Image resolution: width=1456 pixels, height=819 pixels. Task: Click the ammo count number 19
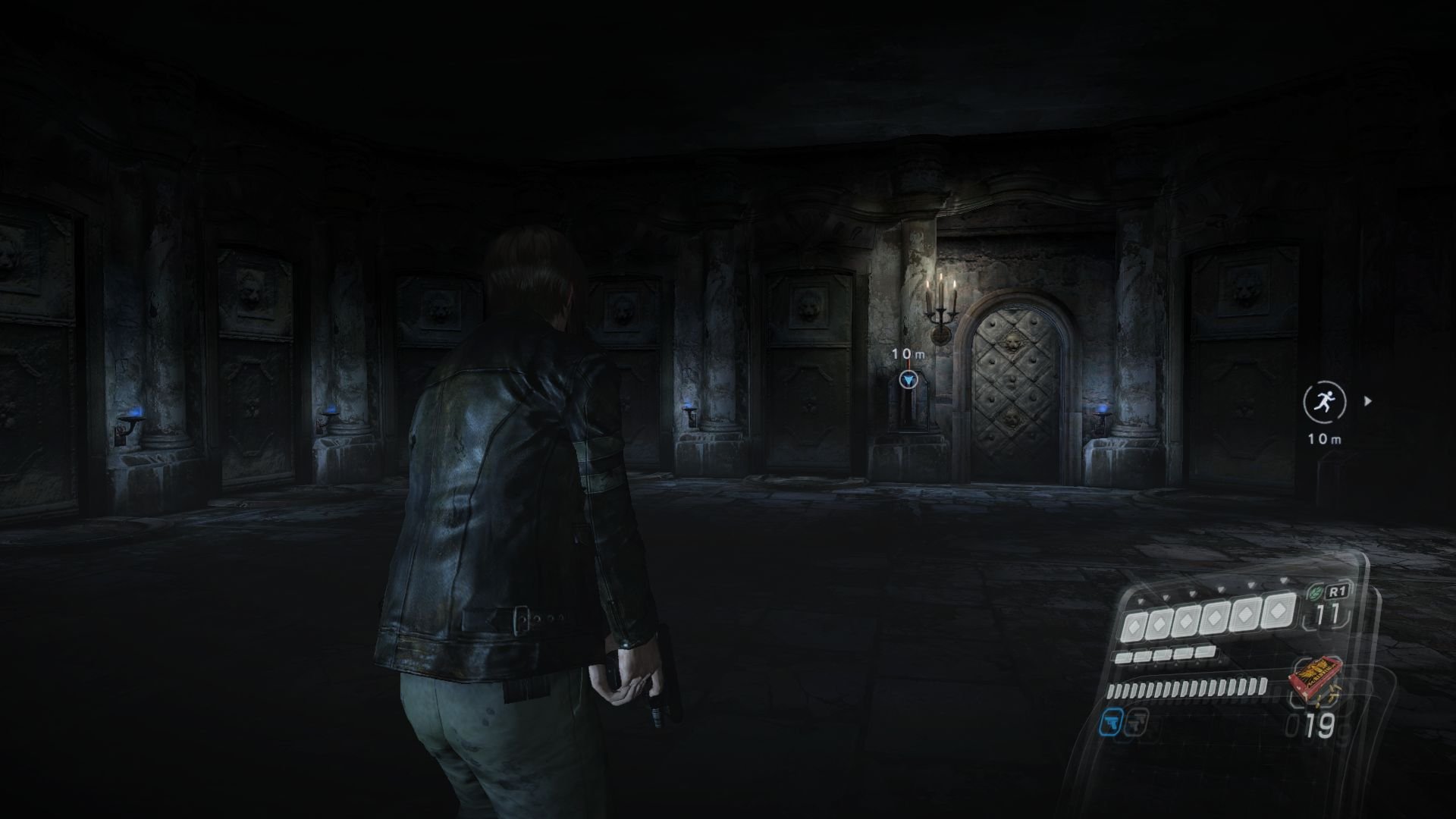tap(1320, 724)
